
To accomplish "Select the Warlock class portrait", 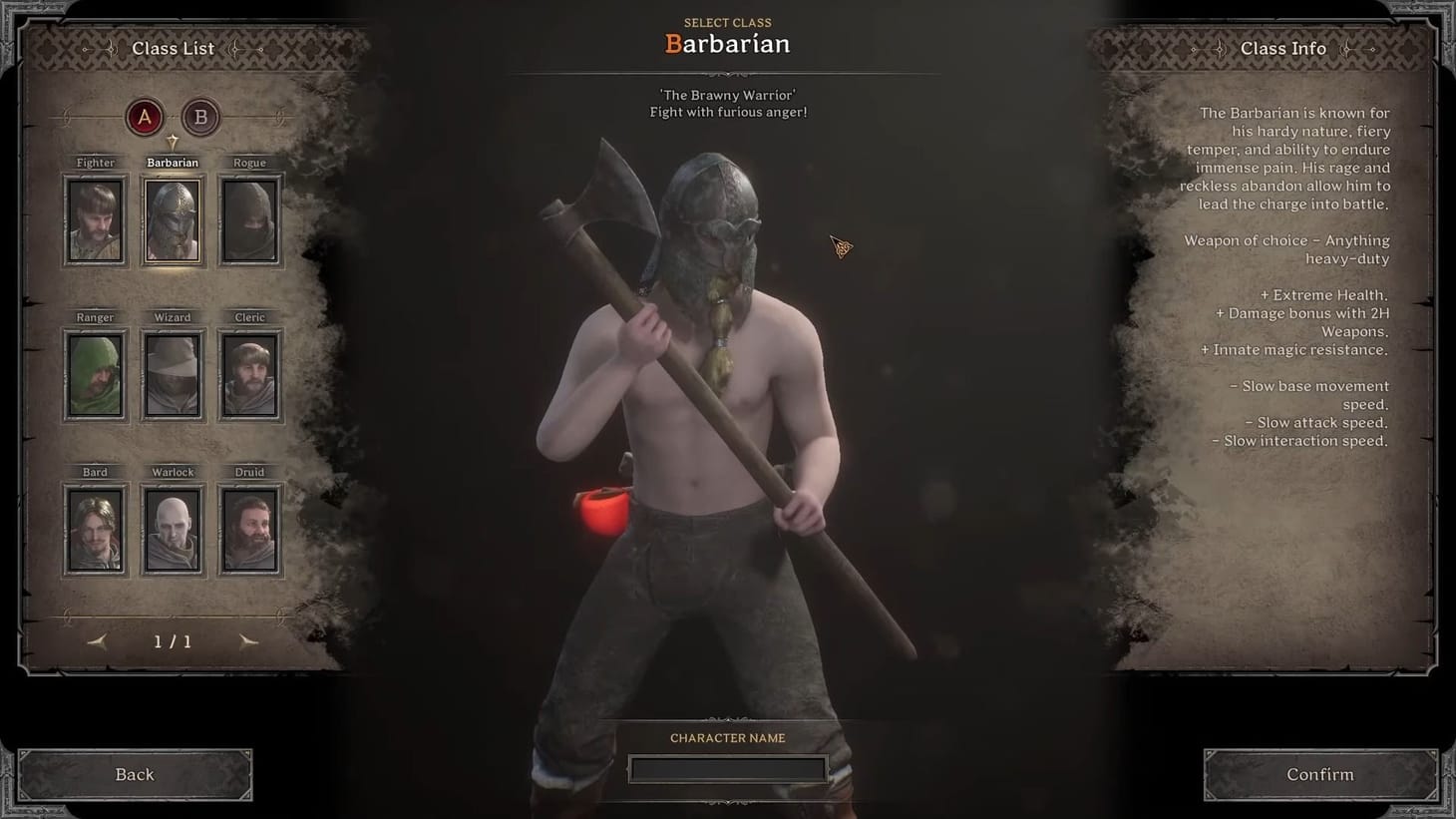I will pyautogui.click(x=172, y=529).
